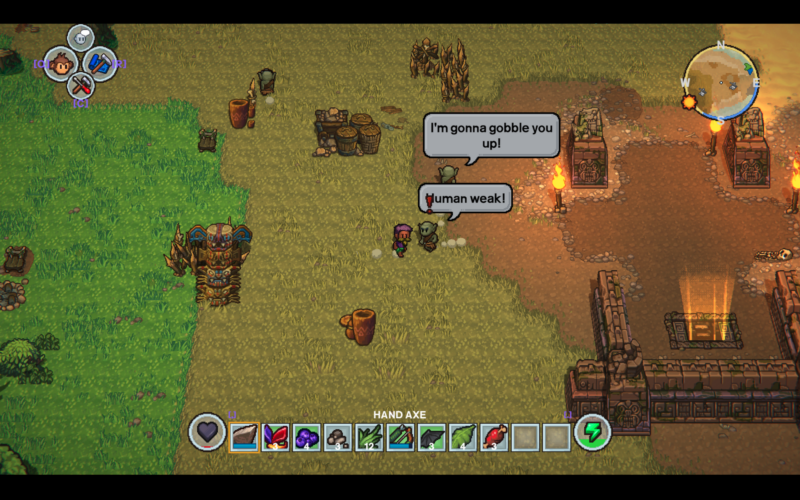The width and height of the screenshot is (800, 500).
Task: Select the raw meat hotbar slot
Action: (494, 437)
